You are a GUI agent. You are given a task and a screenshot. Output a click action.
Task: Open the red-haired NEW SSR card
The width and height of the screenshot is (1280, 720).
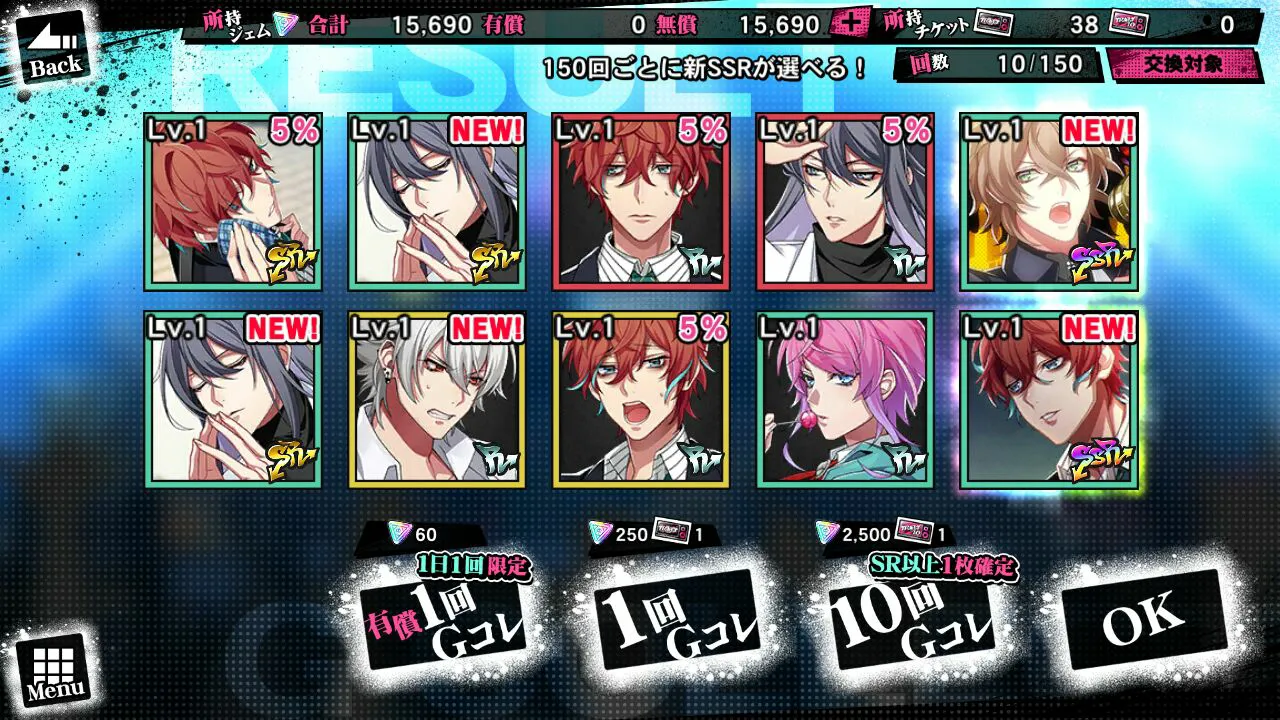(1048, 400)
